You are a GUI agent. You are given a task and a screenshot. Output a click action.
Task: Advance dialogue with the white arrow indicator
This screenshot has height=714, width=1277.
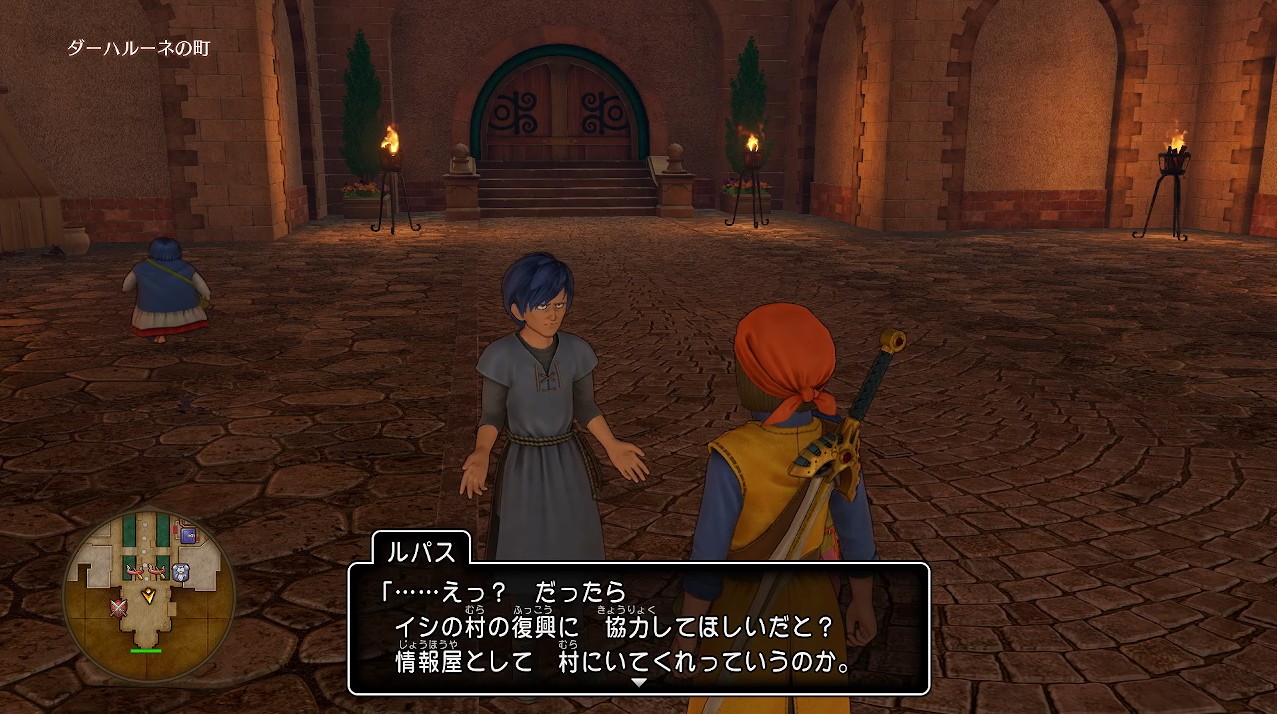[639, 682]
